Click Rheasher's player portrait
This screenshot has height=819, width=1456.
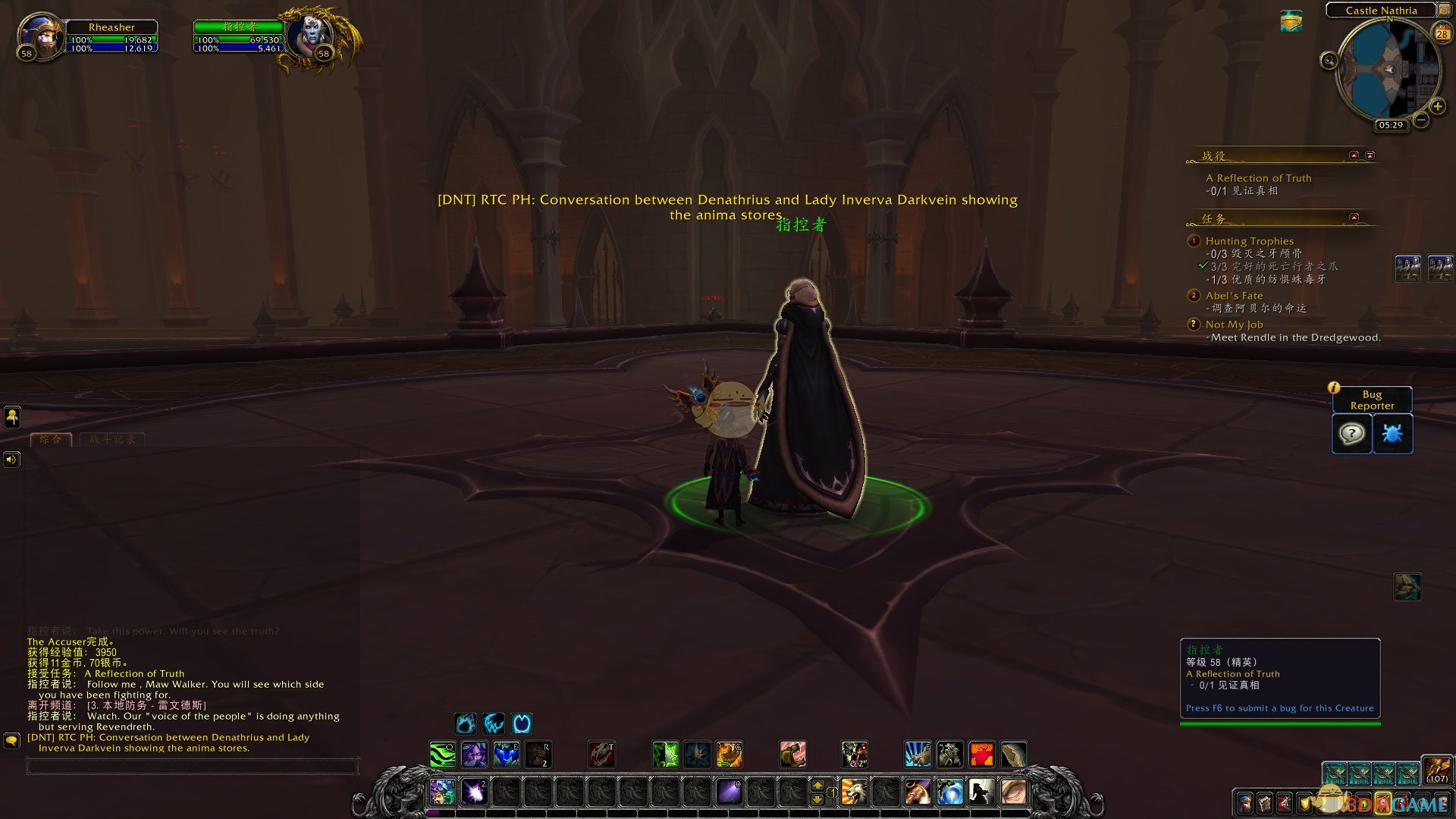point(41,36)
